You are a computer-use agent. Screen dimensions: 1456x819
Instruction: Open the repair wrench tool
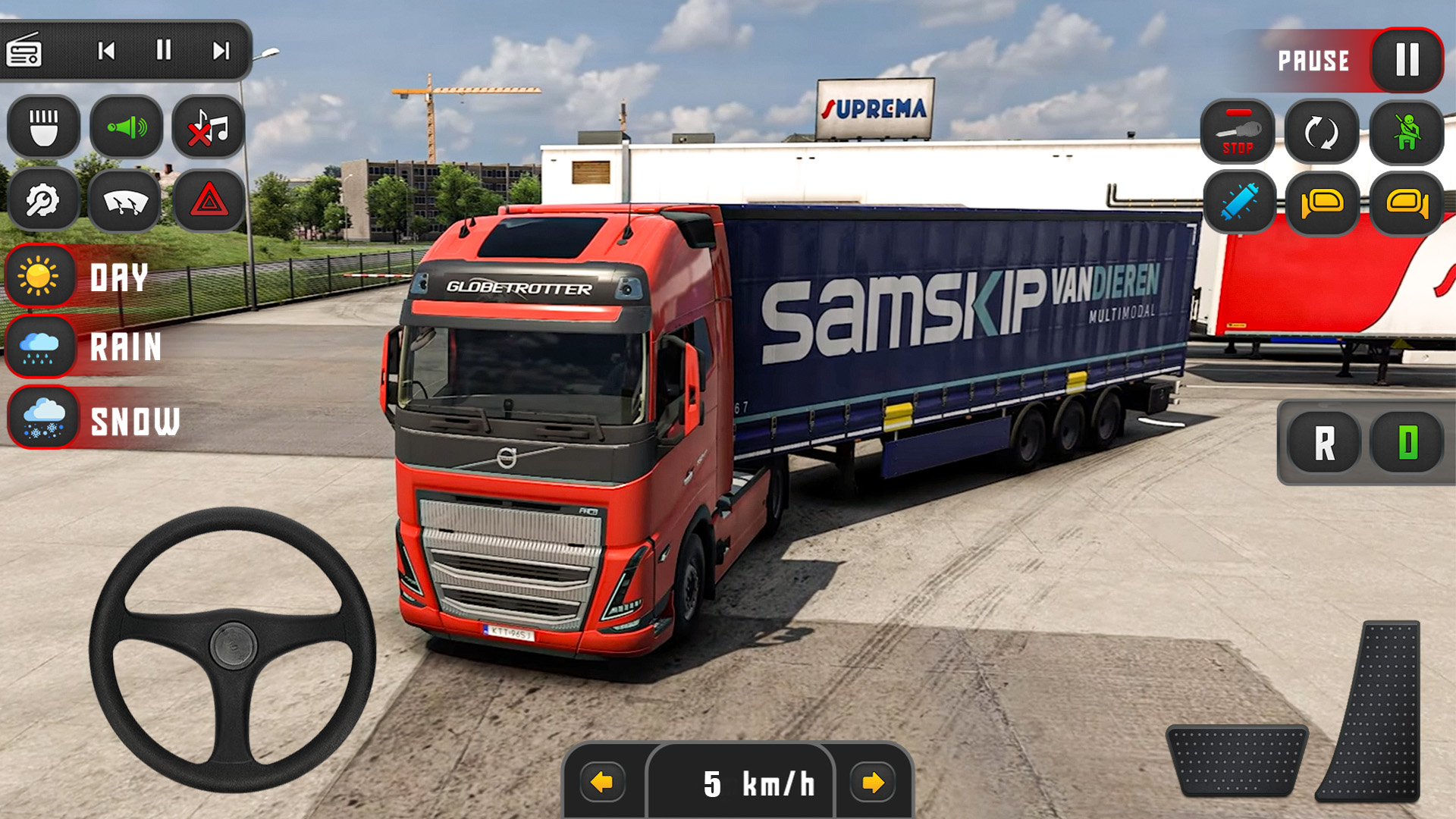coord(42,201)
